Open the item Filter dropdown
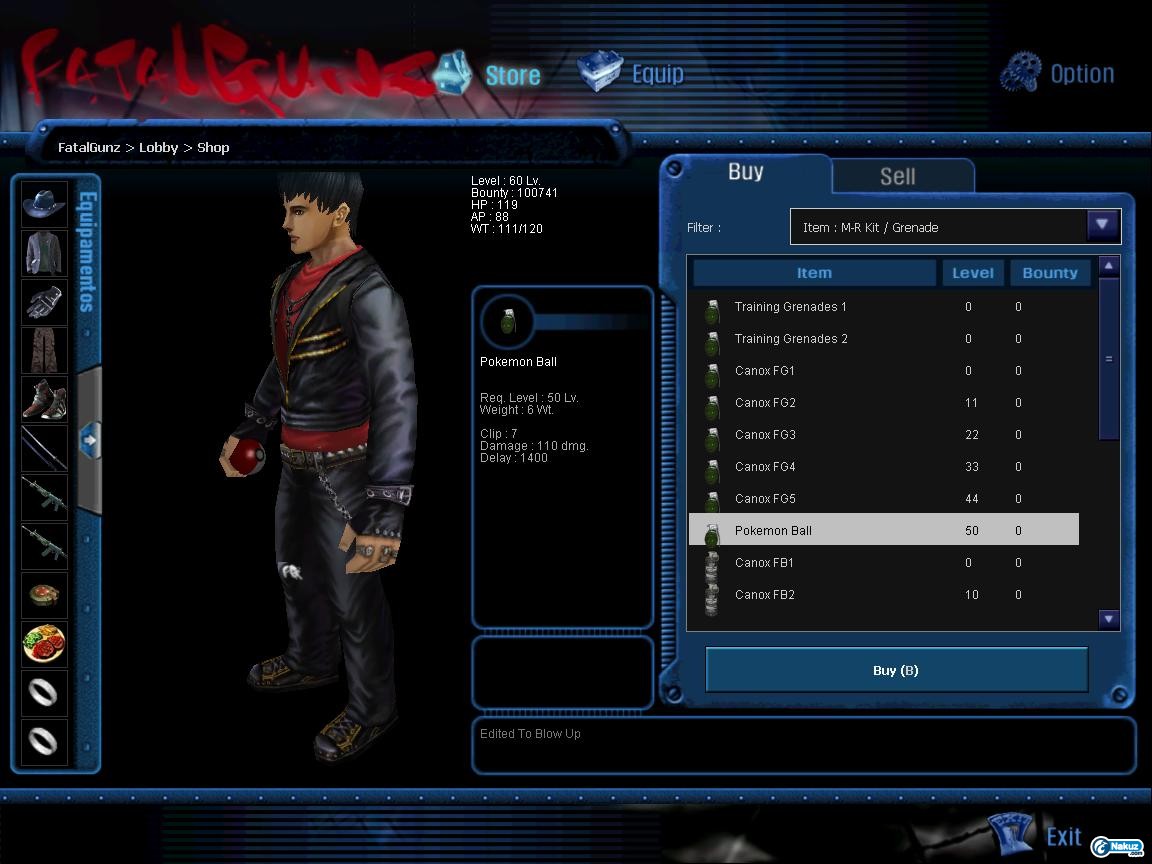Viewport: 1152px width, 864px height. 1102,226
